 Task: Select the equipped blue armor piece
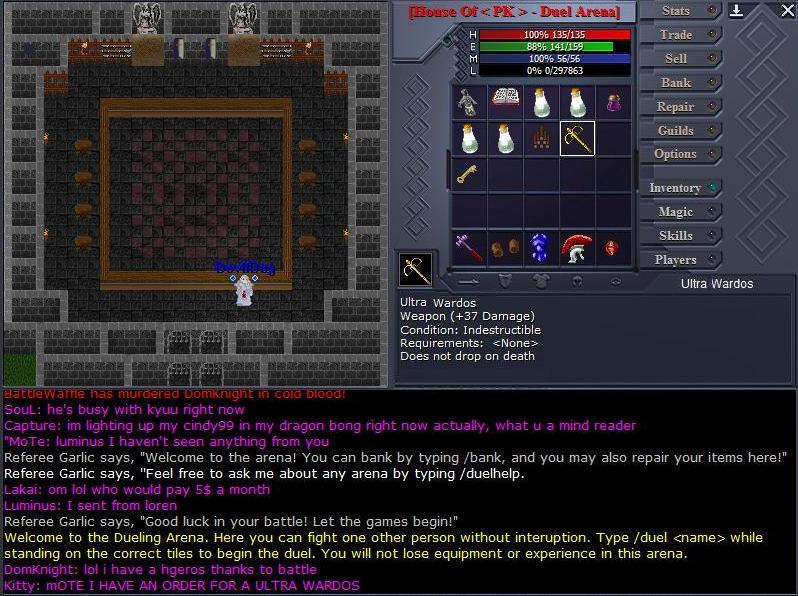click(541, 247)
